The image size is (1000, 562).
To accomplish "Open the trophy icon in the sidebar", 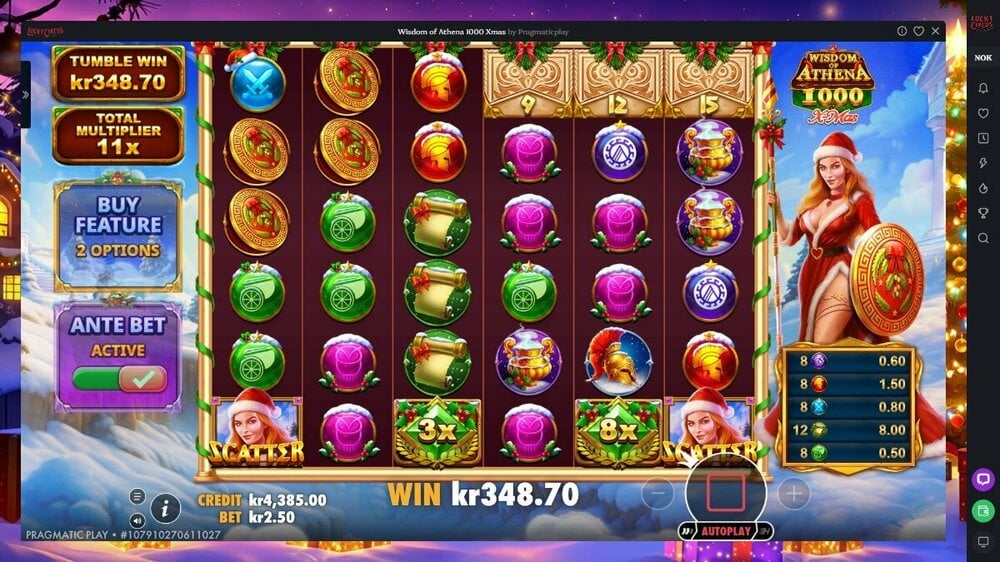I will pos(983,213).
